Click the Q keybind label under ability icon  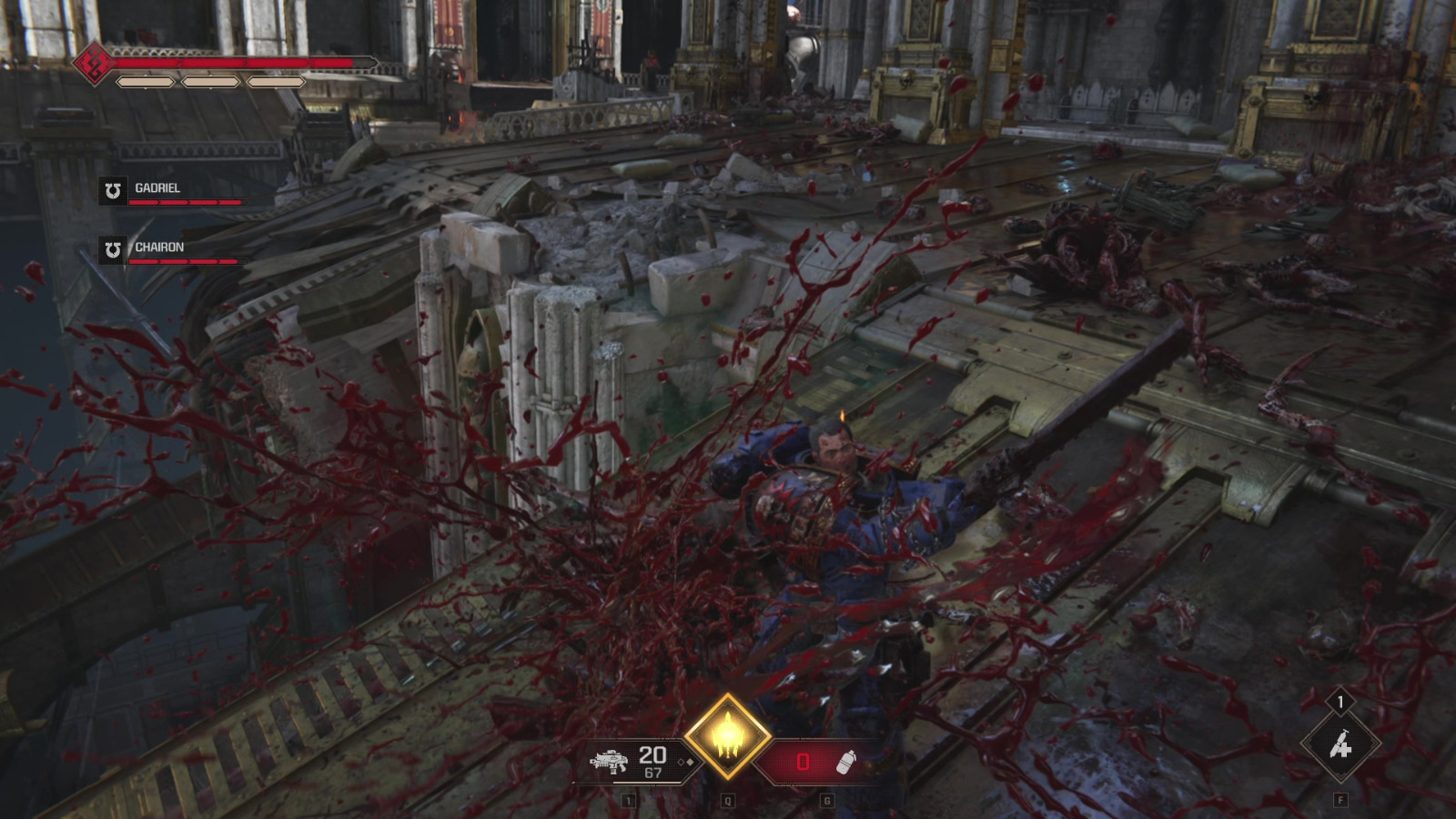click(x=727, y=799)
